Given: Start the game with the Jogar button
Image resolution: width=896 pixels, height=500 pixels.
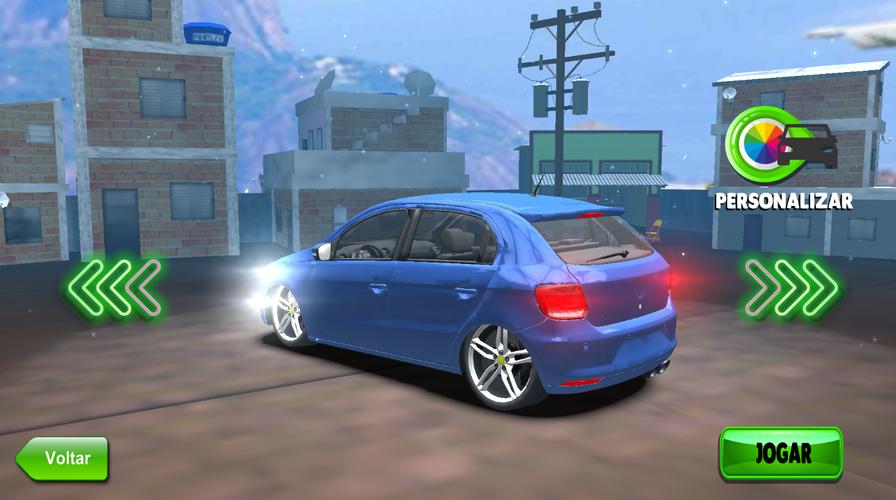Looking at the screenshot, I should pyautogui.click(x=781, y=453).
